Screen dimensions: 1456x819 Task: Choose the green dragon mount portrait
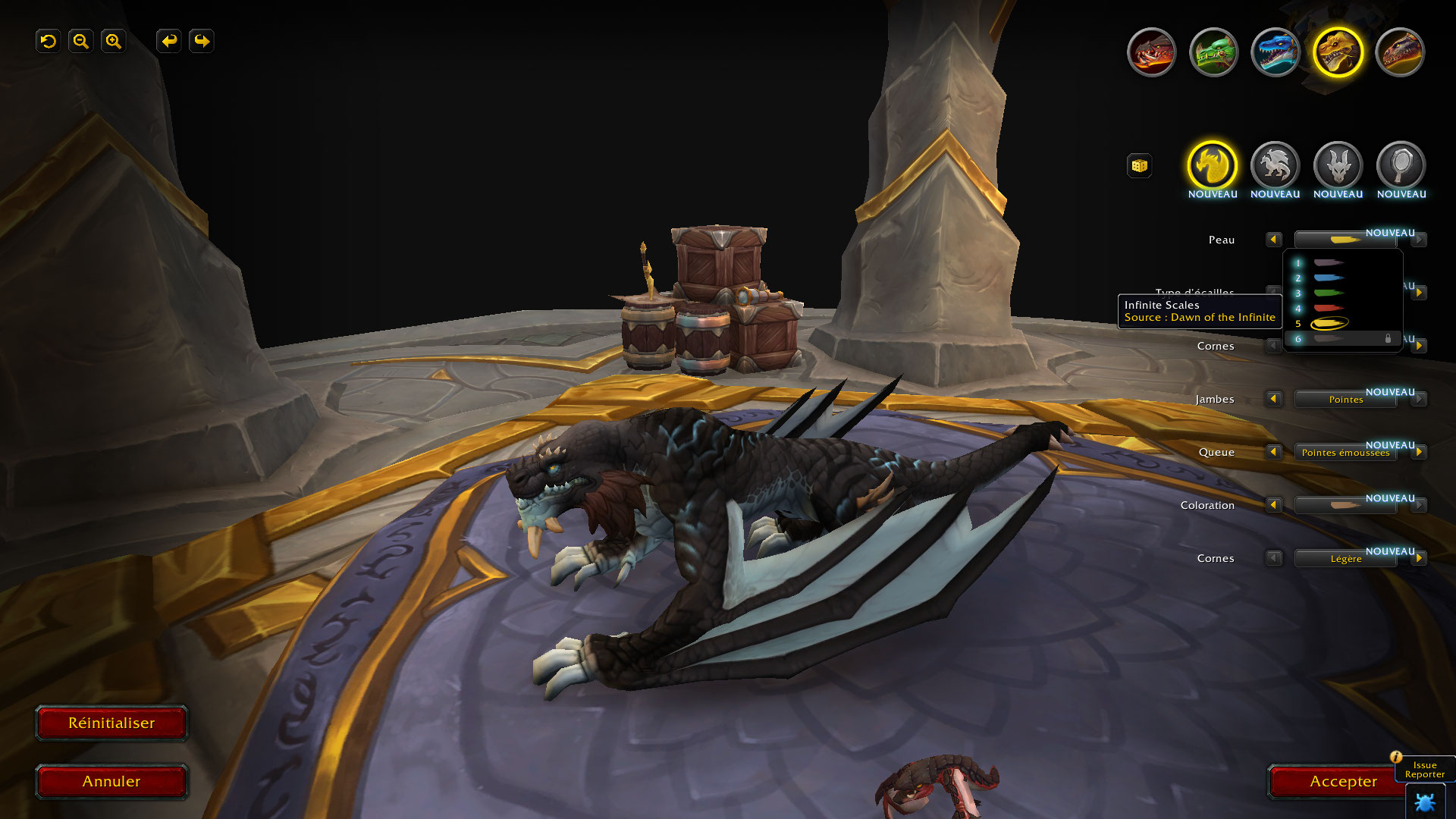point(1213,52)
